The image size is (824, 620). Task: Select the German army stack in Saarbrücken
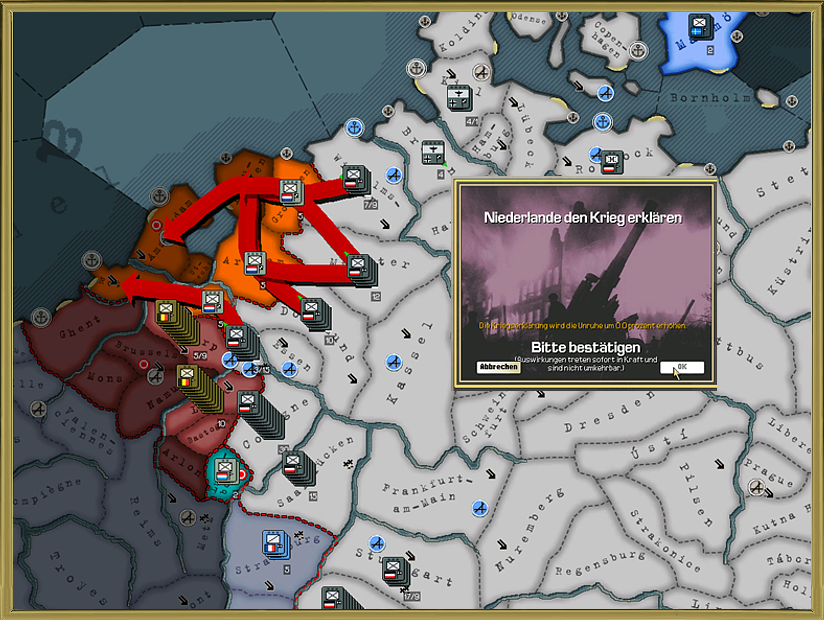tap(294, 464)
